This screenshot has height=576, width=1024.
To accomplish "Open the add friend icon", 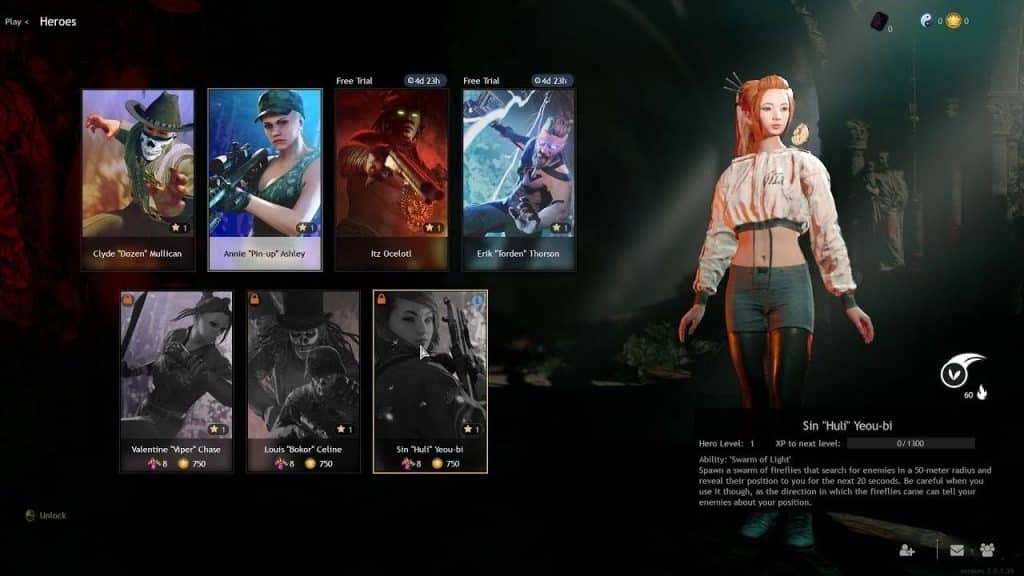I will (x=907, y=549).
